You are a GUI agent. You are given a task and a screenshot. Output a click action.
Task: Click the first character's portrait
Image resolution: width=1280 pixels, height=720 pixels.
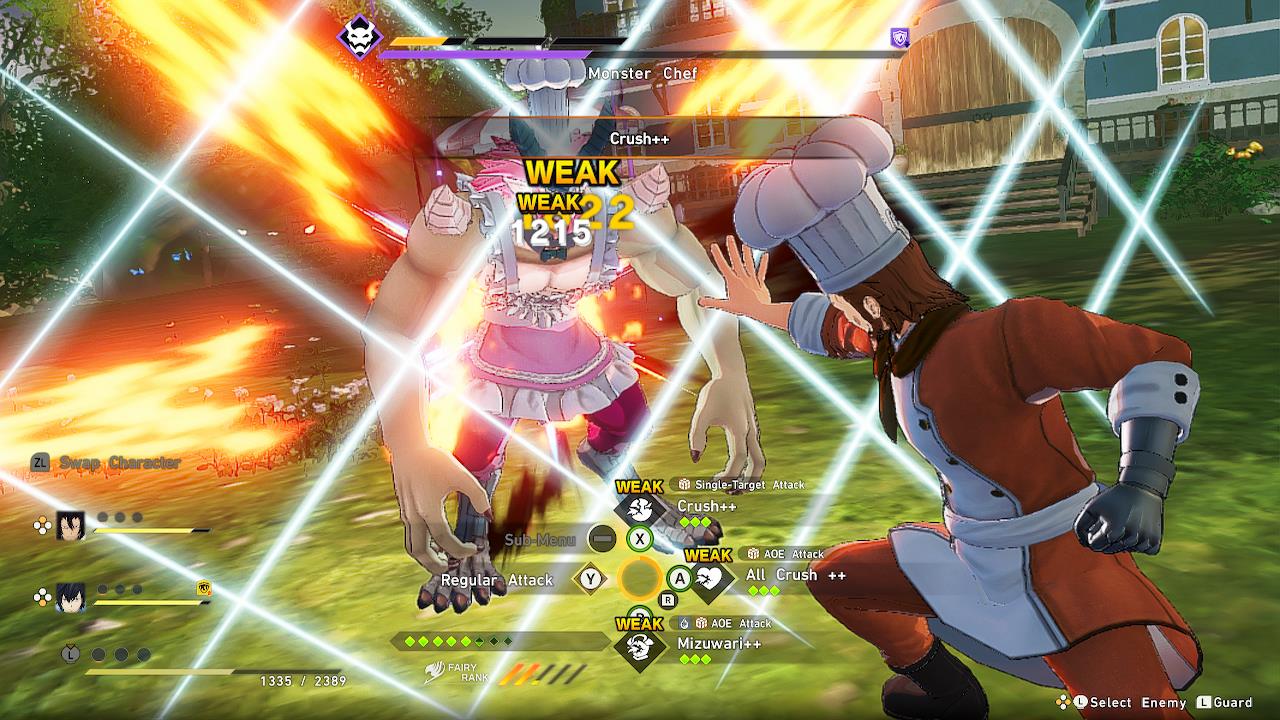[x=69, y=526]
